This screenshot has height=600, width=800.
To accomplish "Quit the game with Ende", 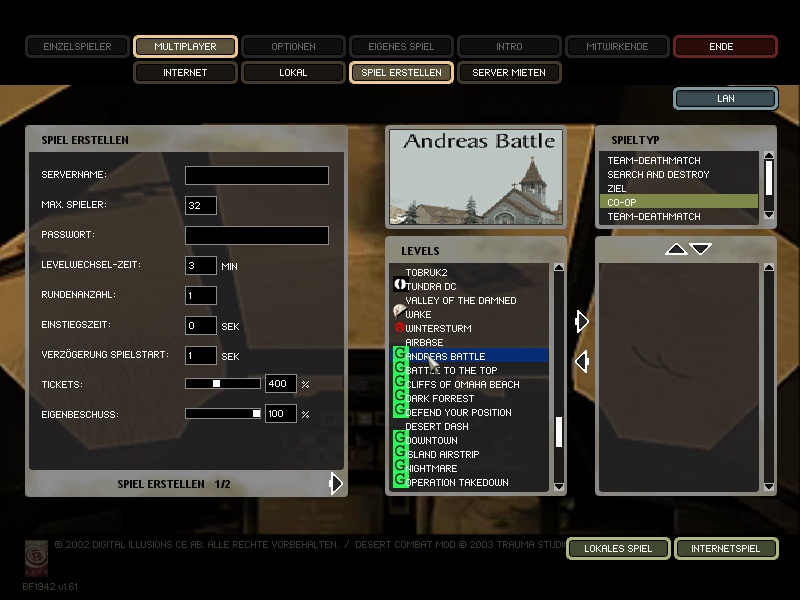I will tap(725, 46).
